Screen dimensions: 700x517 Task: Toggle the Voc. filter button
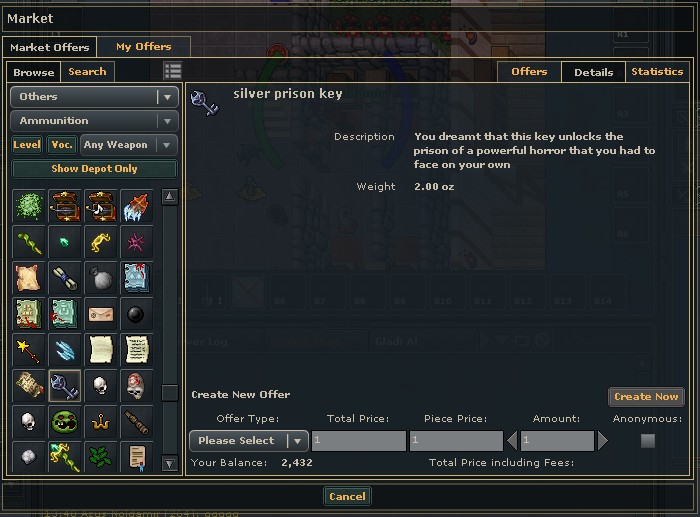point(62,145)
